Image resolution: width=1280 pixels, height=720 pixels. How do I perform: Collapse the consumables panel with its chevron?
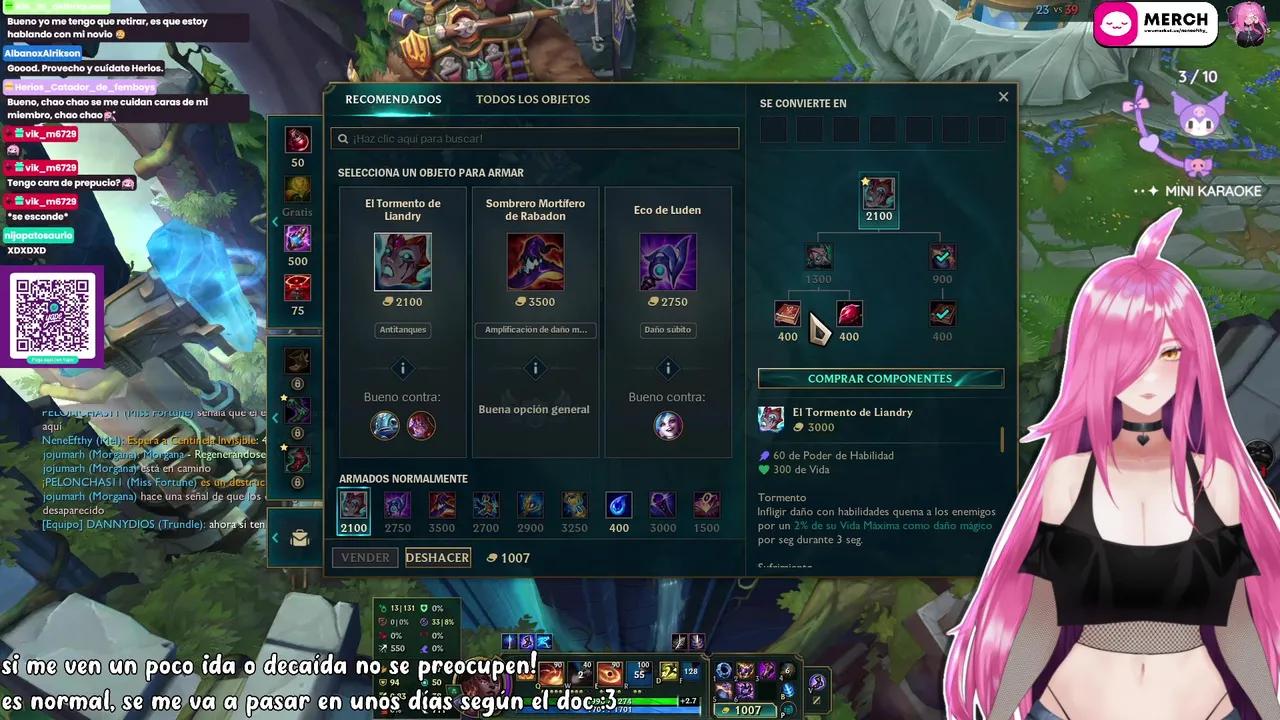point(276,222)
